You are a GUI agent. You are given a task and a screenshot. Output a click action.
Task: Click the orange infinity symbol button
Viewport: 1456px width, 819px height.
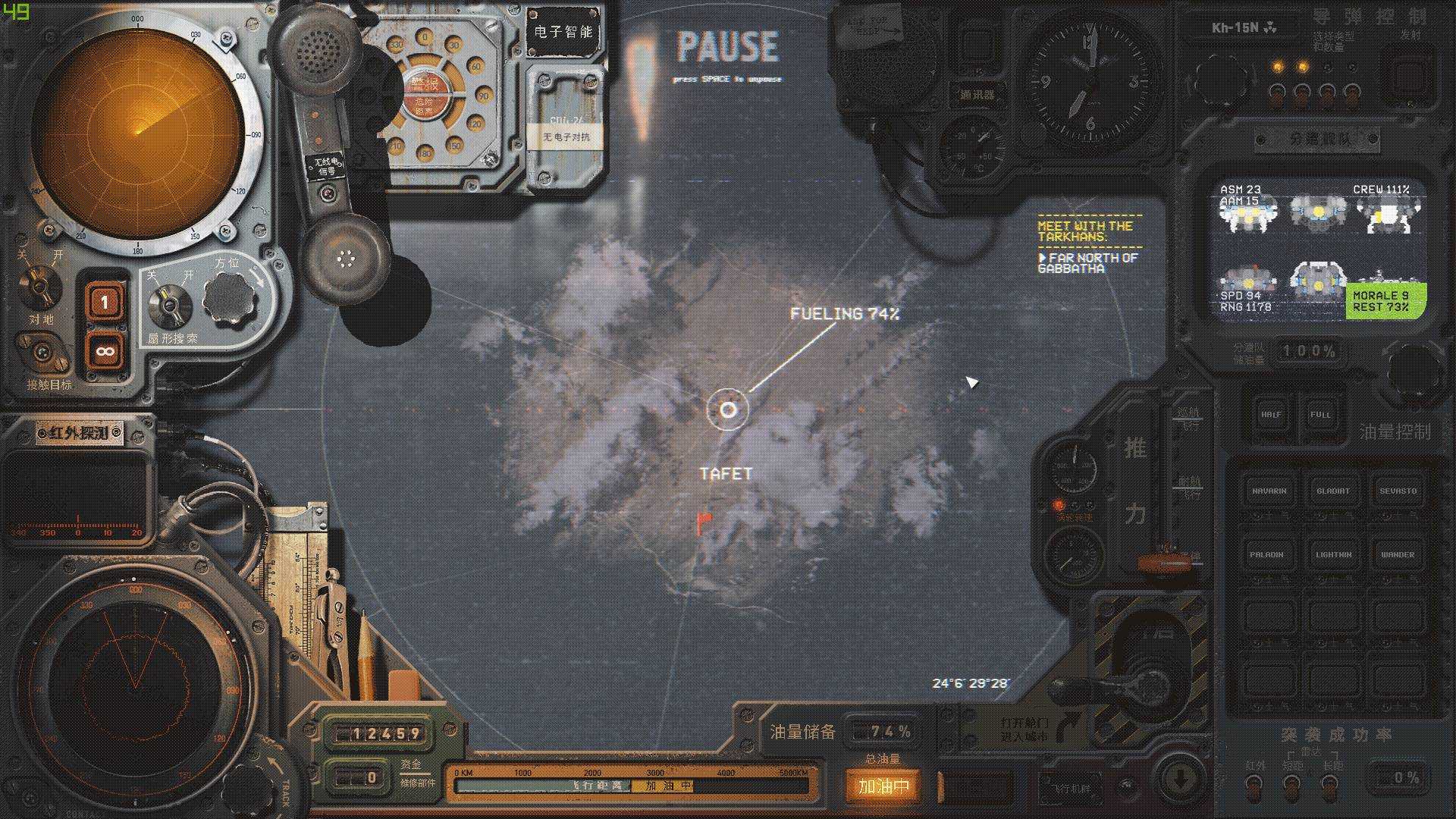coord(105,352)
